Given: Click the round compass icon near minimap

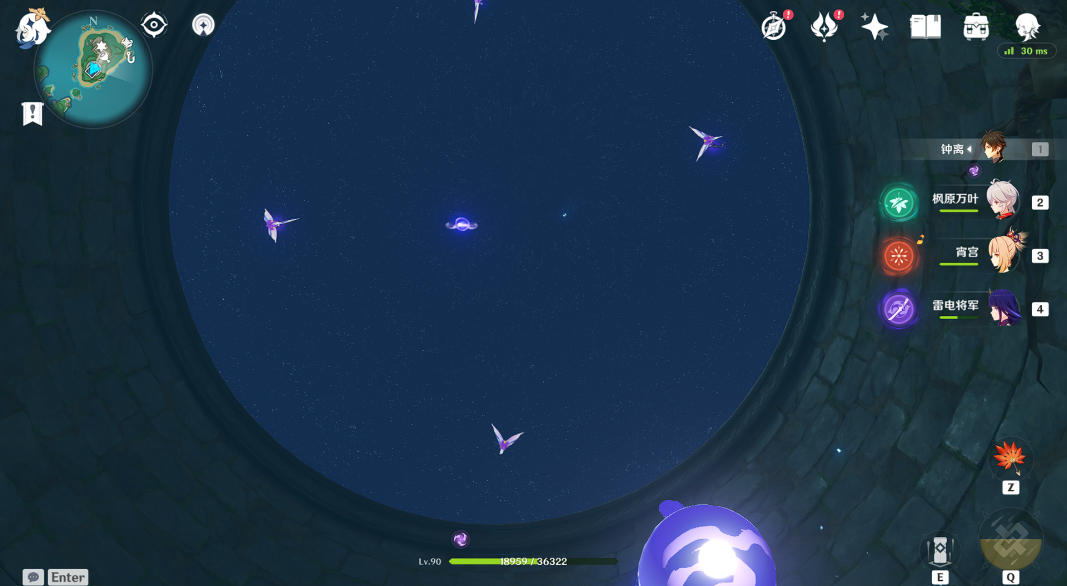Looking at the screenshot, I should pyautogui.click(x=203, y=25).
